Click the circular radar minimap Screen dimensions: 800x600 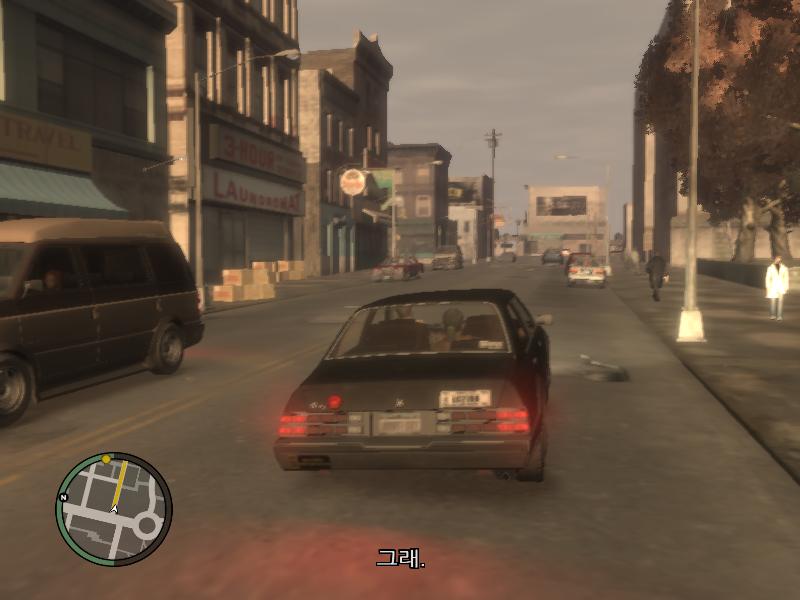pyautogui.click(x=113, y=509)
